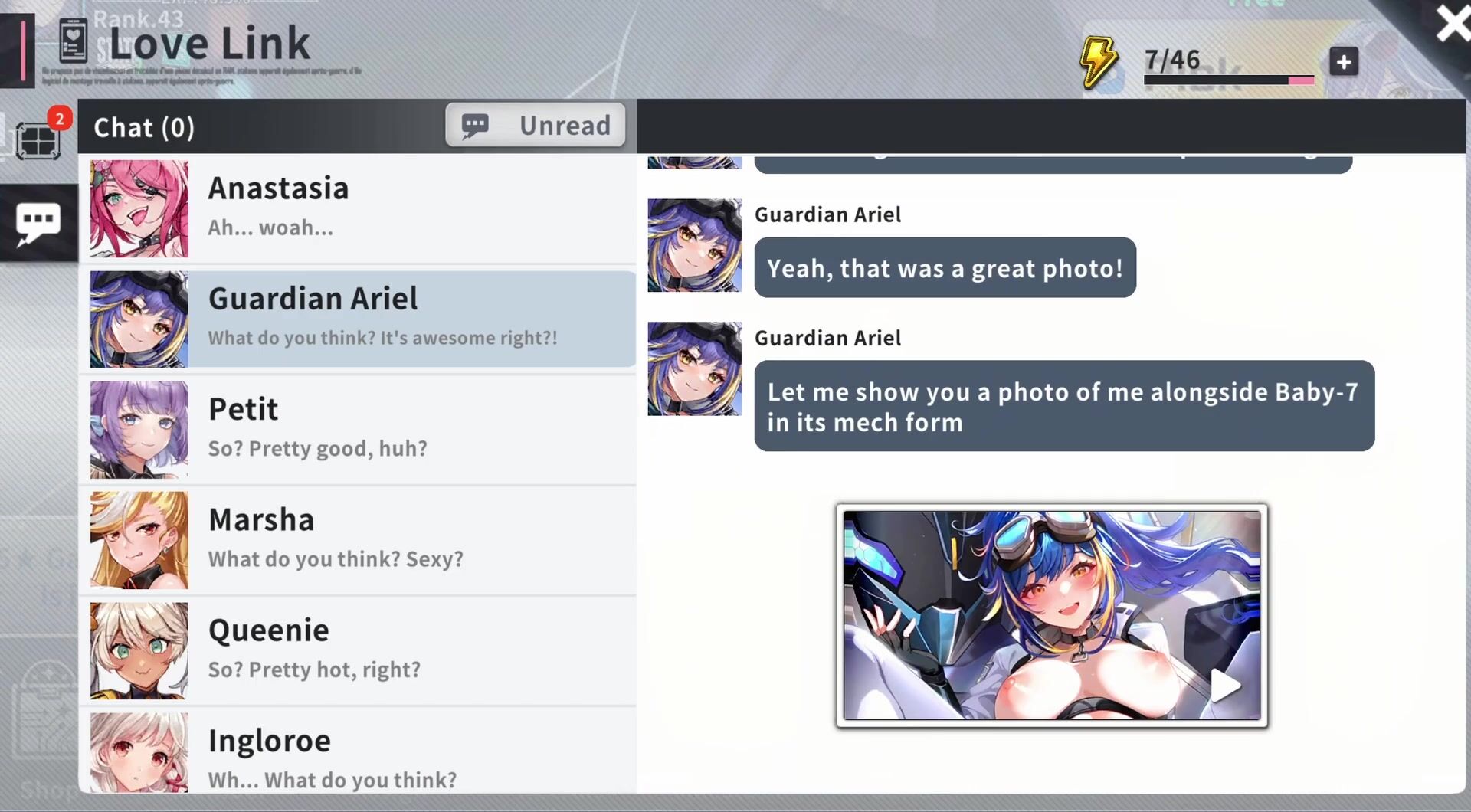Open Anastasia's chat conversation

(x=360, y=208)
